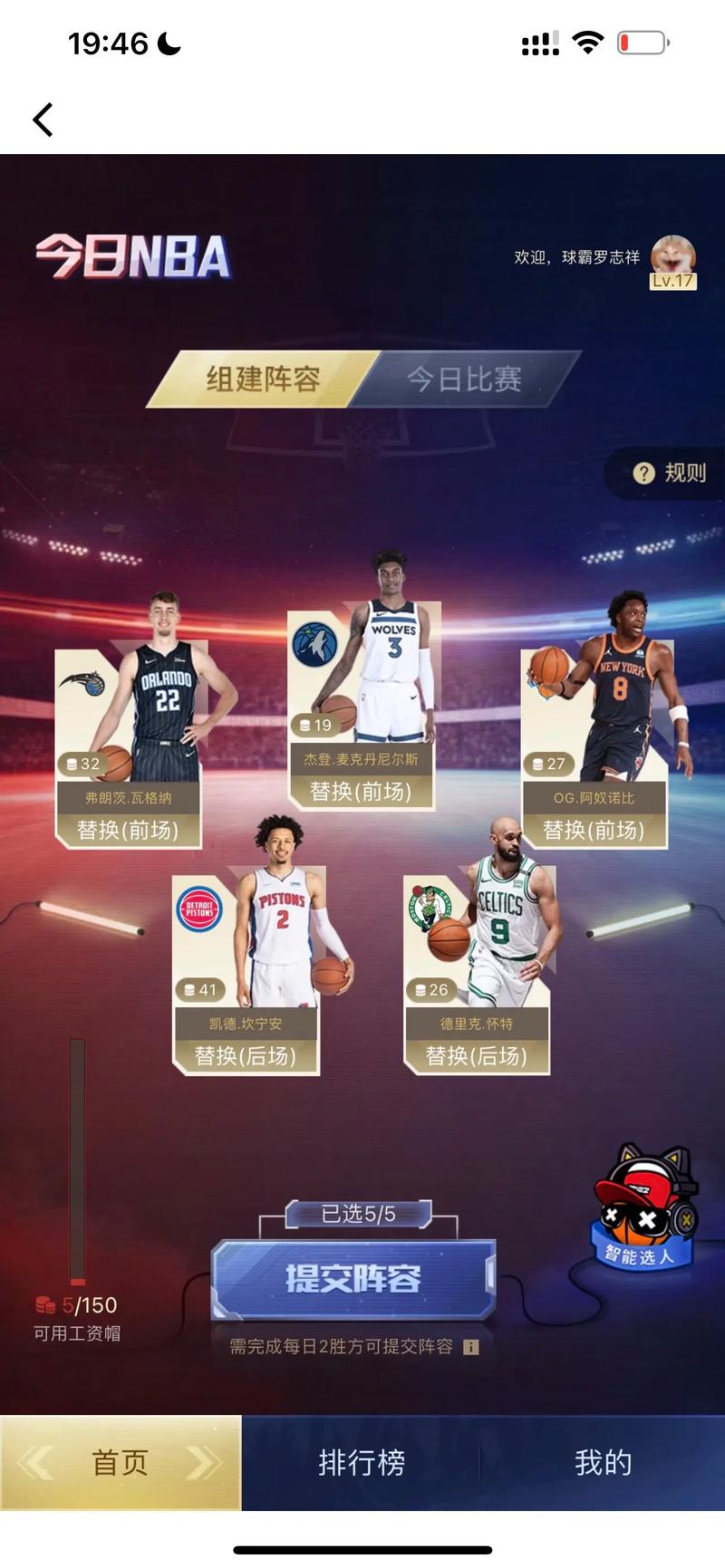Replace forward OG.阿奴诺比 card
Screen dimensions: 725x1568
pyautogui.click(x=594, y=830)
